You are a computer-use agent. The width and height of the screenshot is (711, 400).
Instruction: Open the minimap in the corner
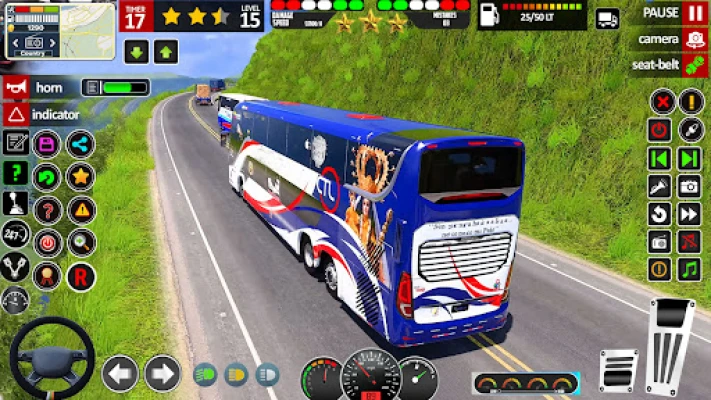(x=60, y=30)
